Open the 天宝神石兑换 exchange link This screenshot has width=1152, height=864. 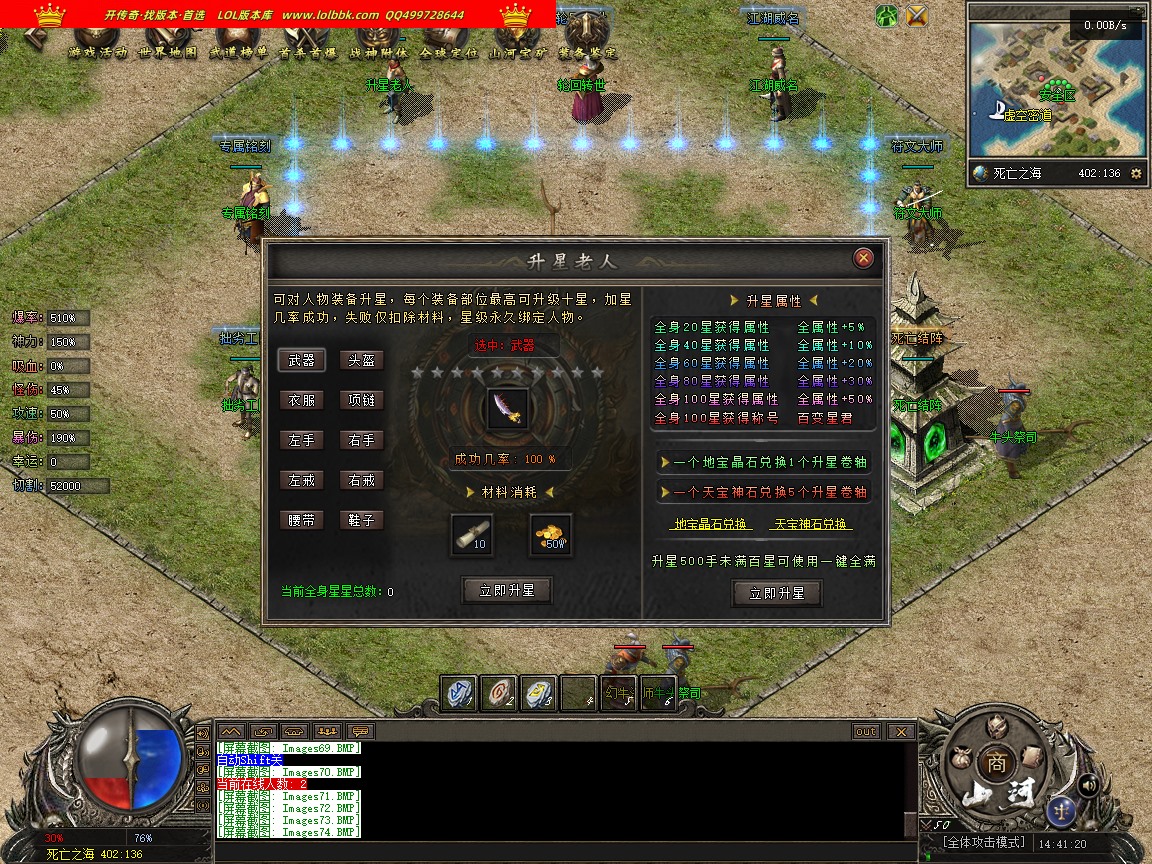pyautogui.click(x=810, y=524)
